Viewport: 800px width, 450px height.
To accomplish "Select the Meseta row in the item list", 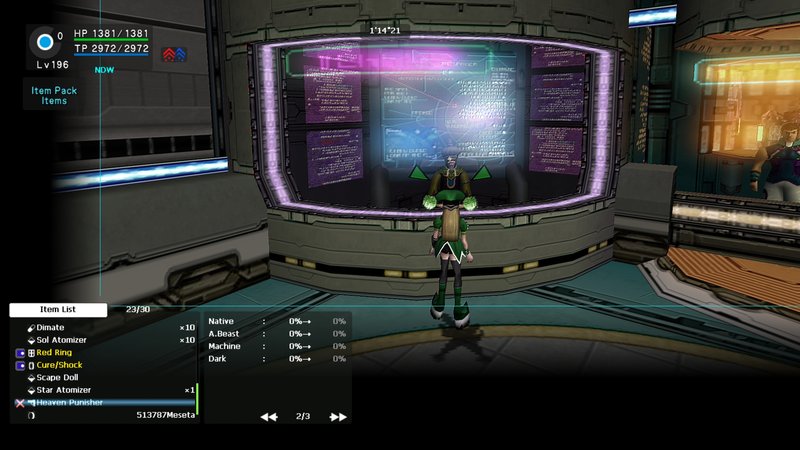I will pyautogui.click(x=166, y=415).
